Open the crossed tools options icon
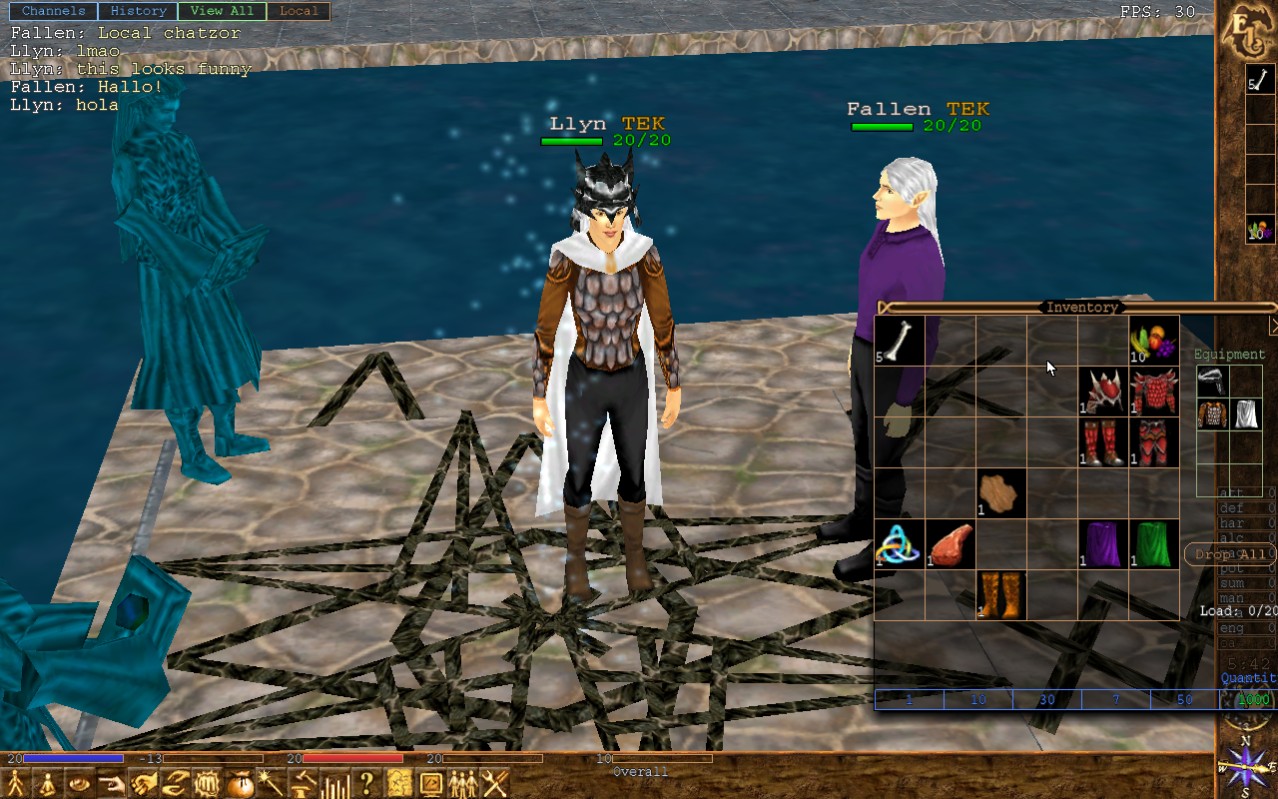1278x799 pixels. click(x=495, y=783)
